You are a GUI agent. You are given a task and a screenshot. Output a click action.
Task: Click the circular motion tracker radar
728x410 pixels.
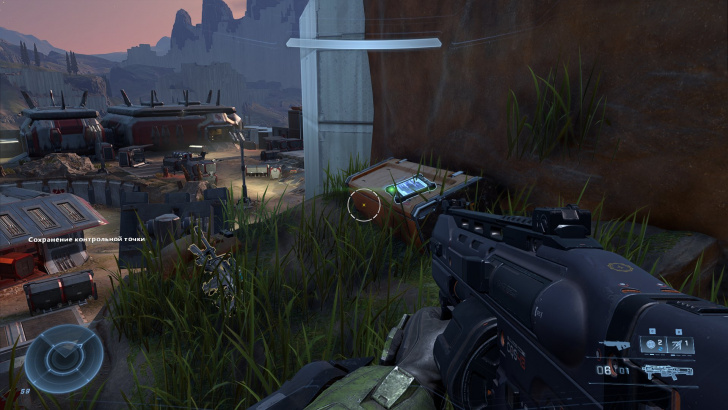coord(64,359)
